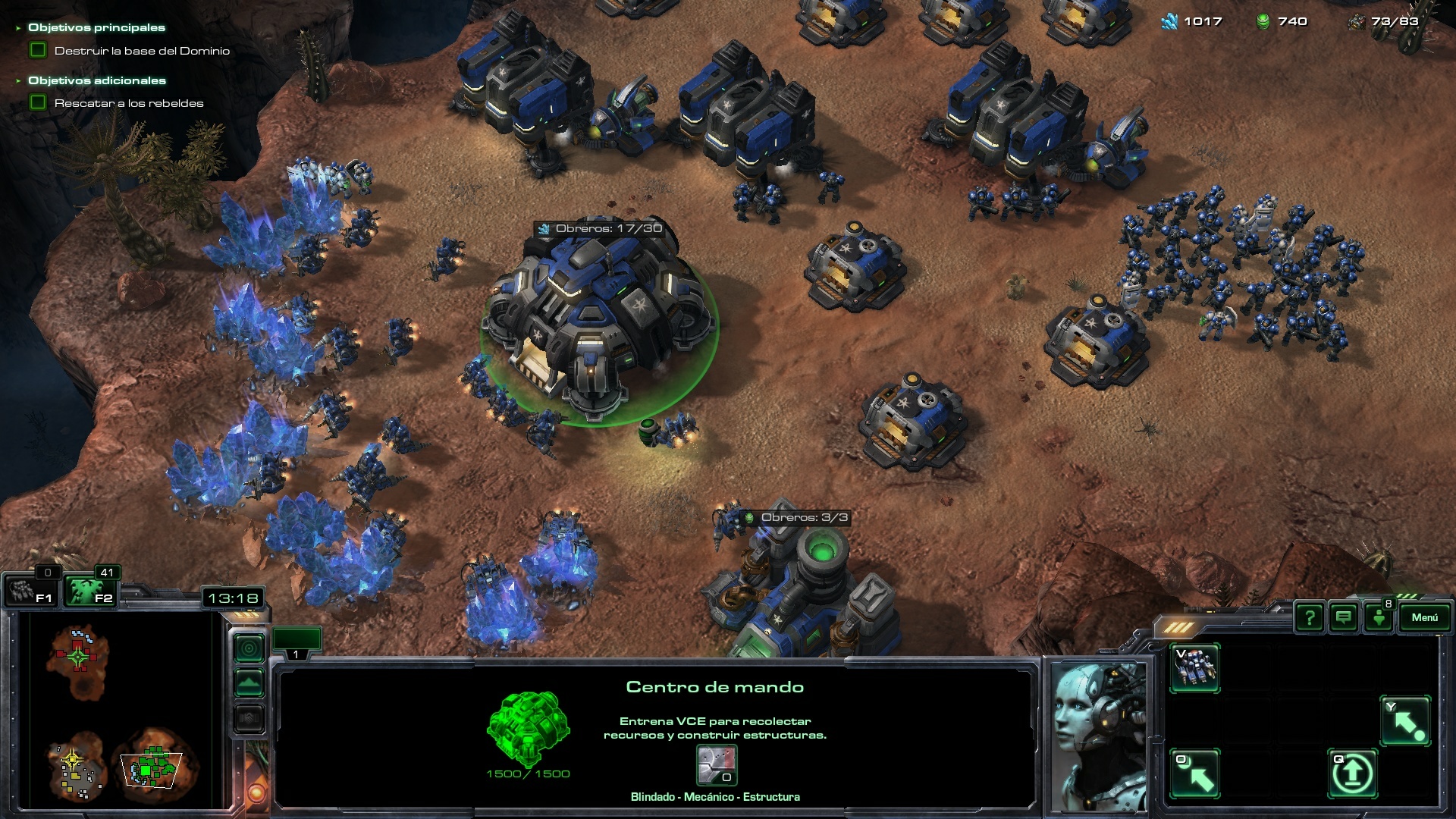Image resolution: width=1456 pixels, height=819 pixels.
Task: Select all army units with the F2 button
Action: coord(89,591)
